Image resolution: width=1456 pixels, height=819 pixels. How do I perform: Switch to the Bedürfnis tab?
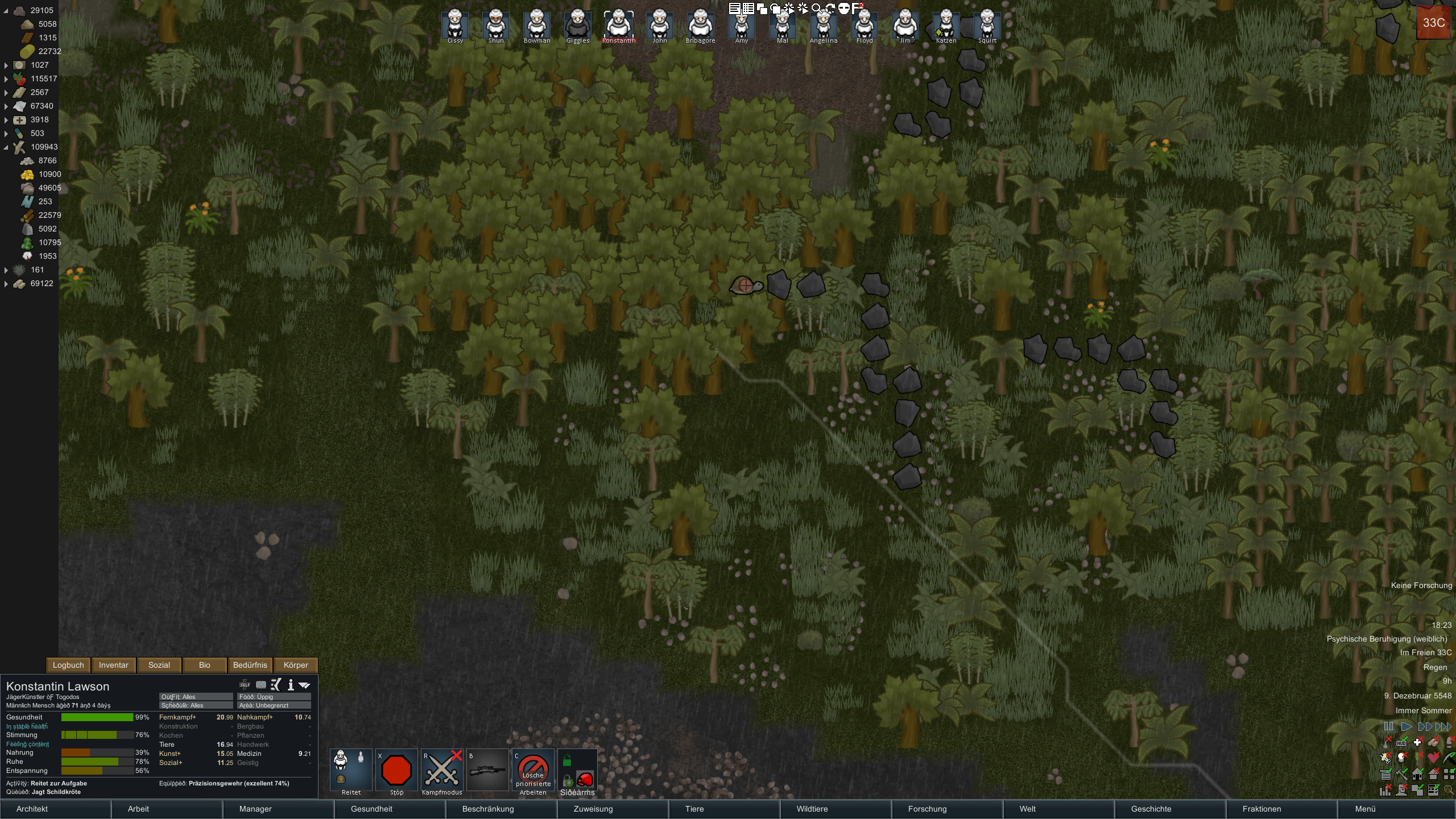point(250,665)
